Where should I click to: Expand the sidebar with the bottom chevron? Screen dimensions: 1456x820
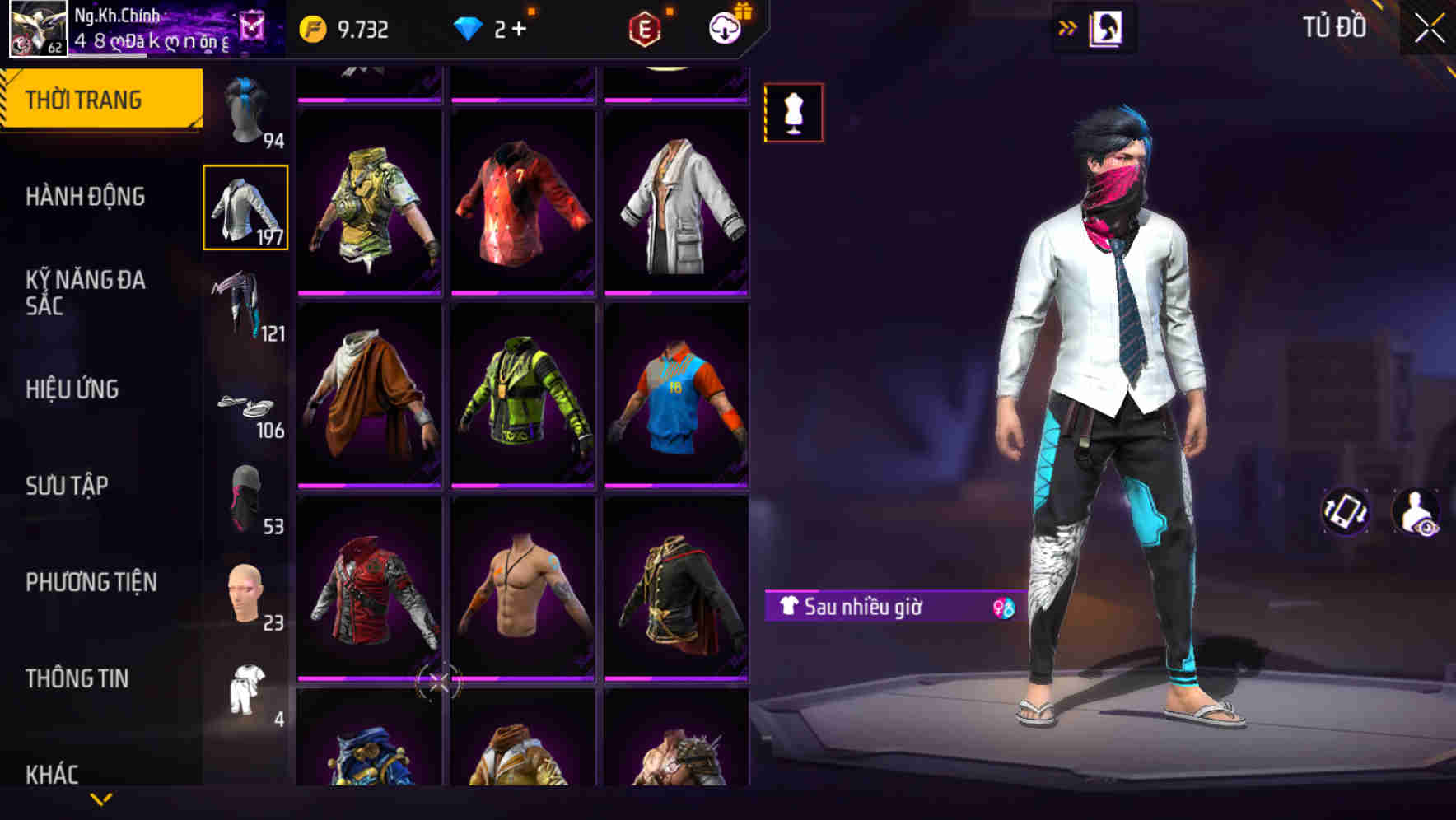(101, 800)
